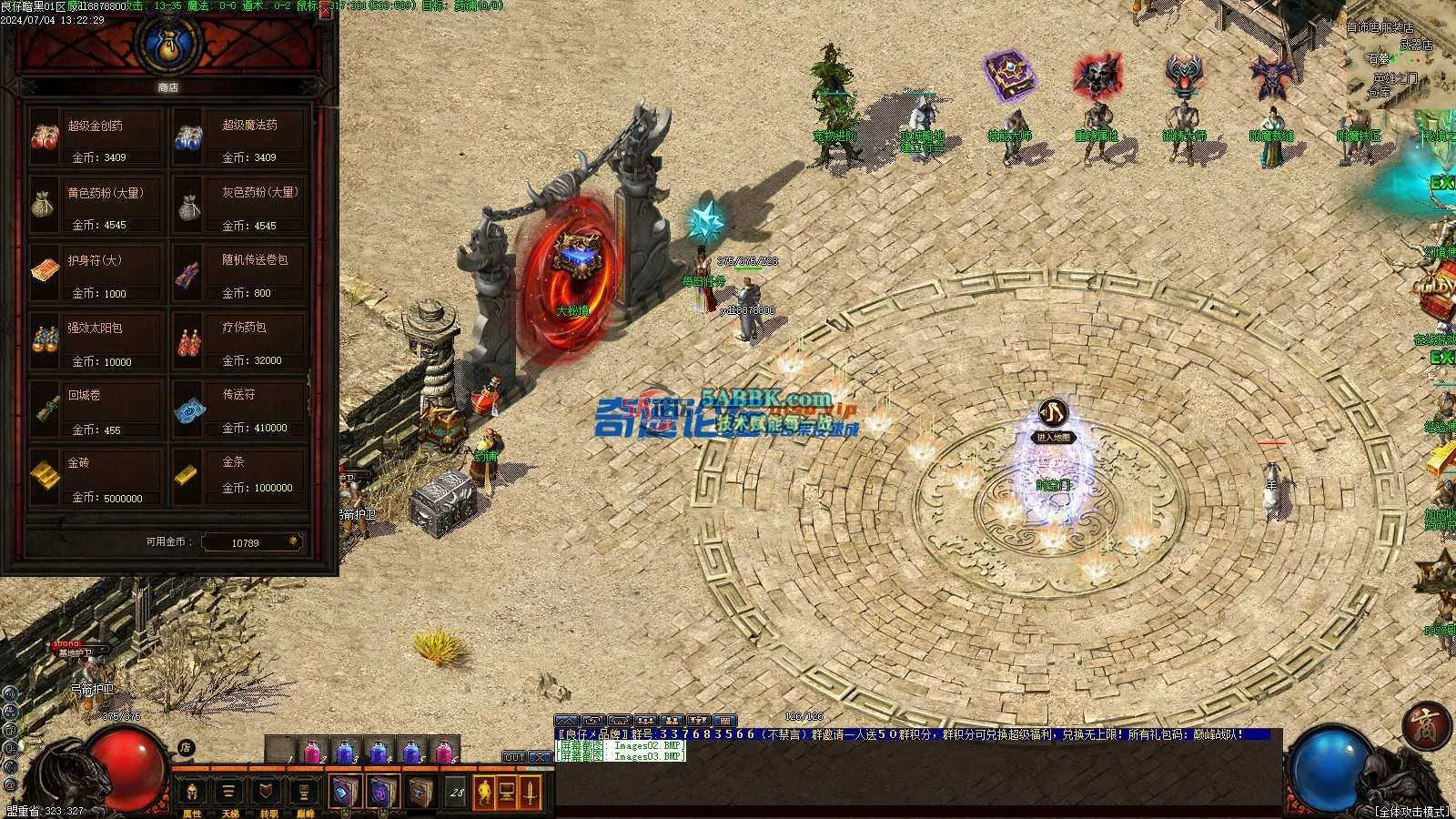Select 强效太阳包 in the shop list
This screenshot has height=819, width=1456.
tap(96, 341)
